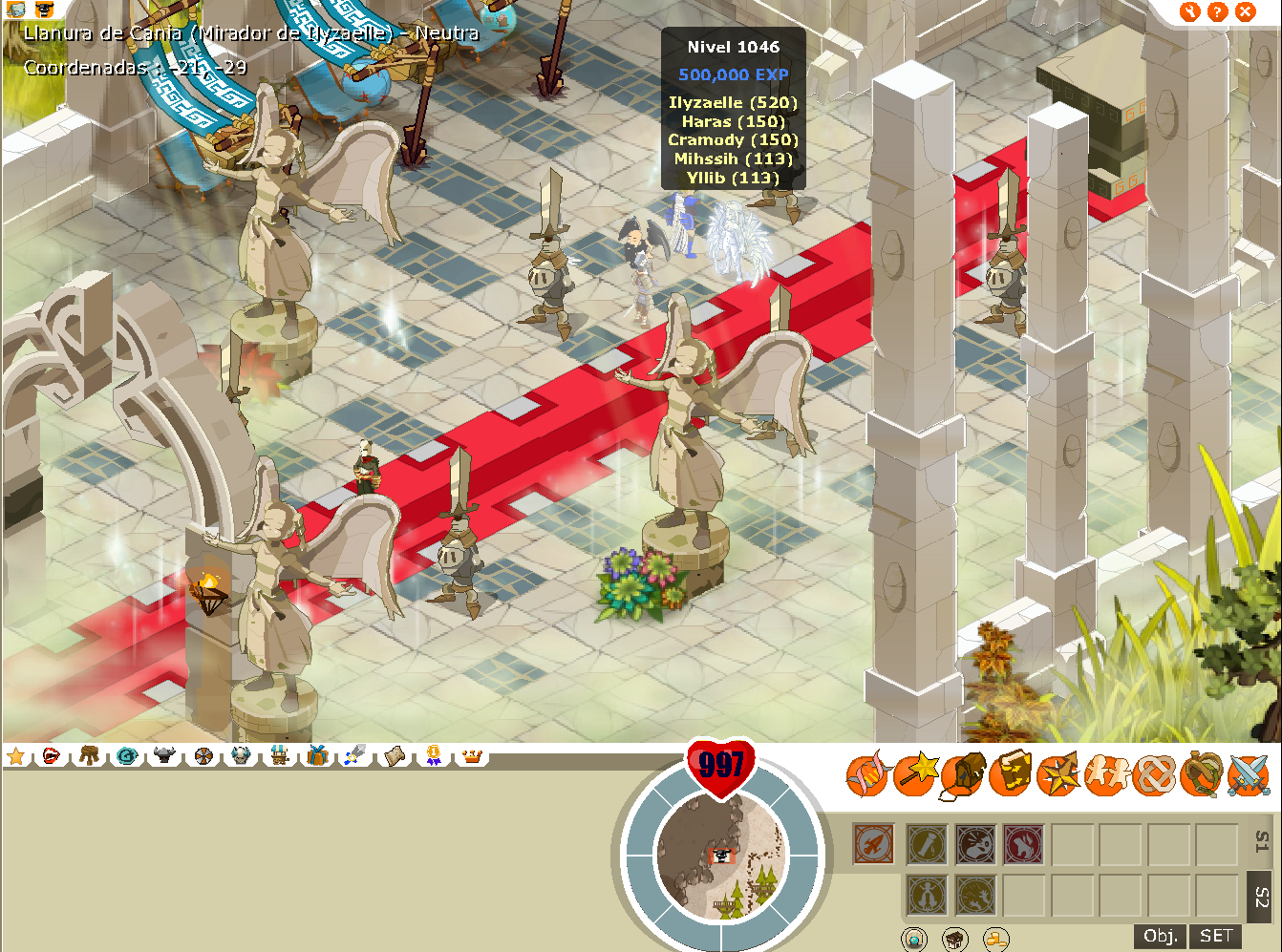1282x952 pixels.
Task: Show the Obj. items shortcut bar
Action: click(x=1161, y=936)
